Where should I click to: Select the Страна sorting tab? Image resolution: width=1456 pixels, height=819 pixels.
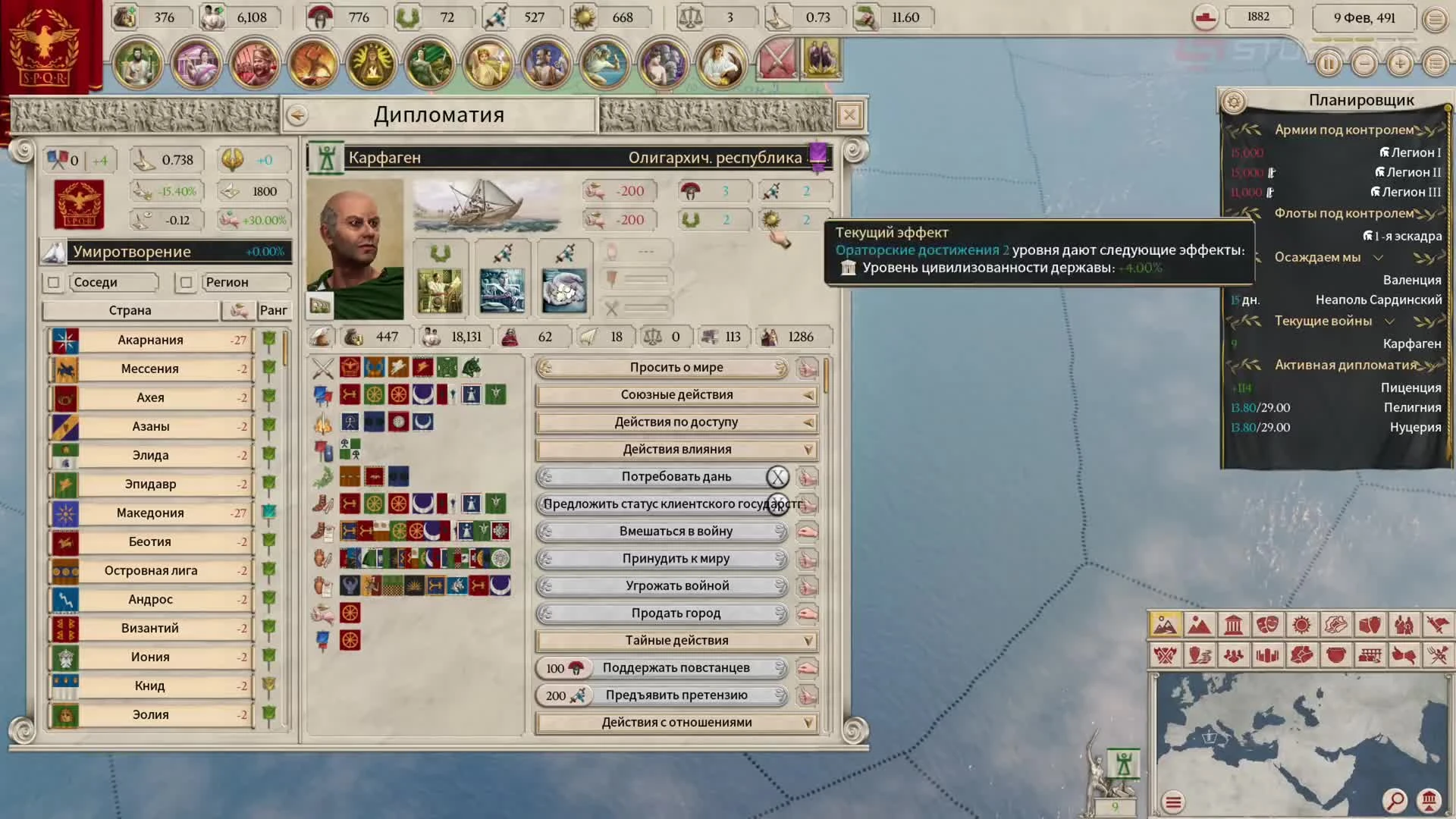[x=129, y=310]
